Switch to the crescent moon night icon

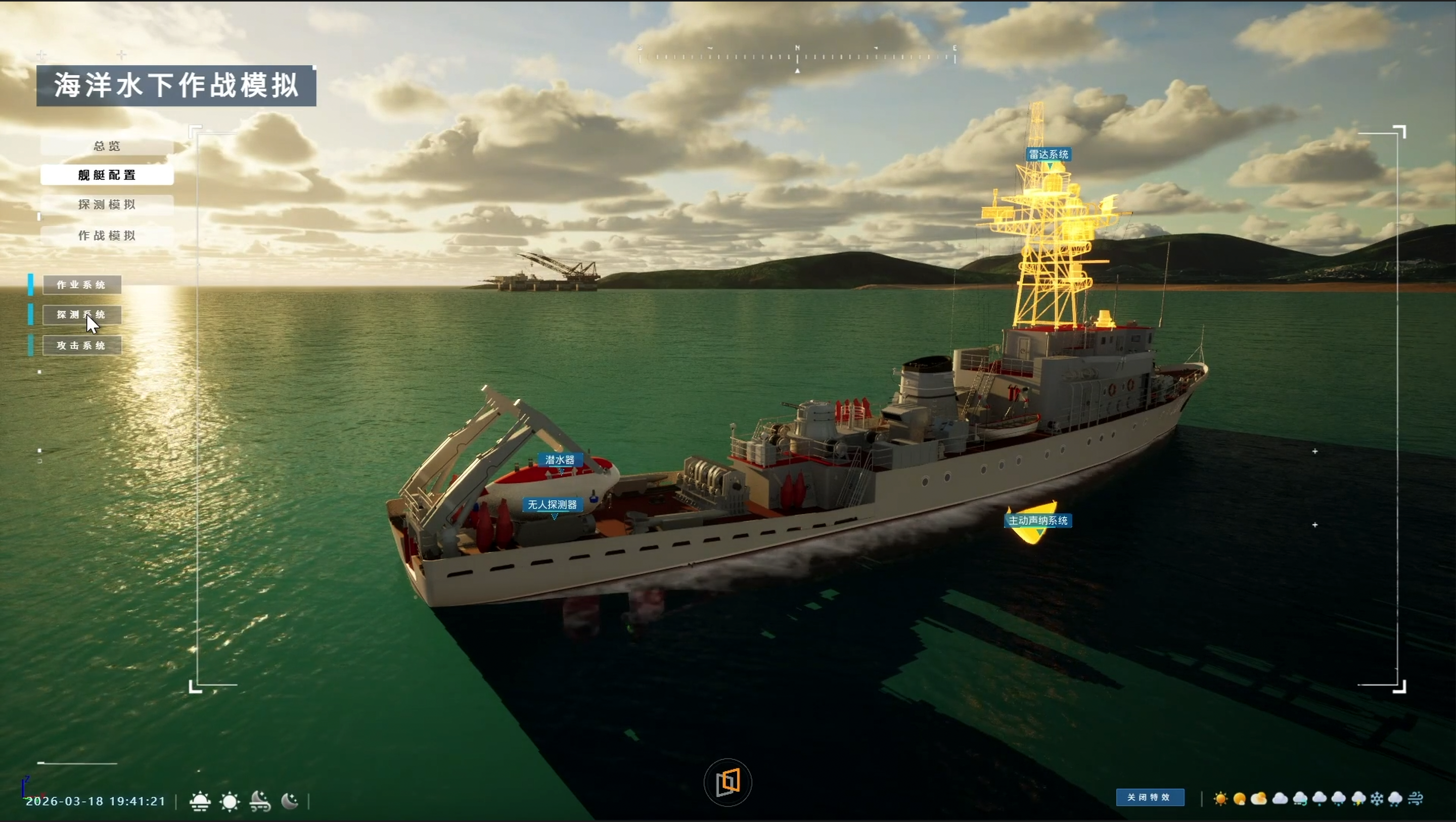290,802
